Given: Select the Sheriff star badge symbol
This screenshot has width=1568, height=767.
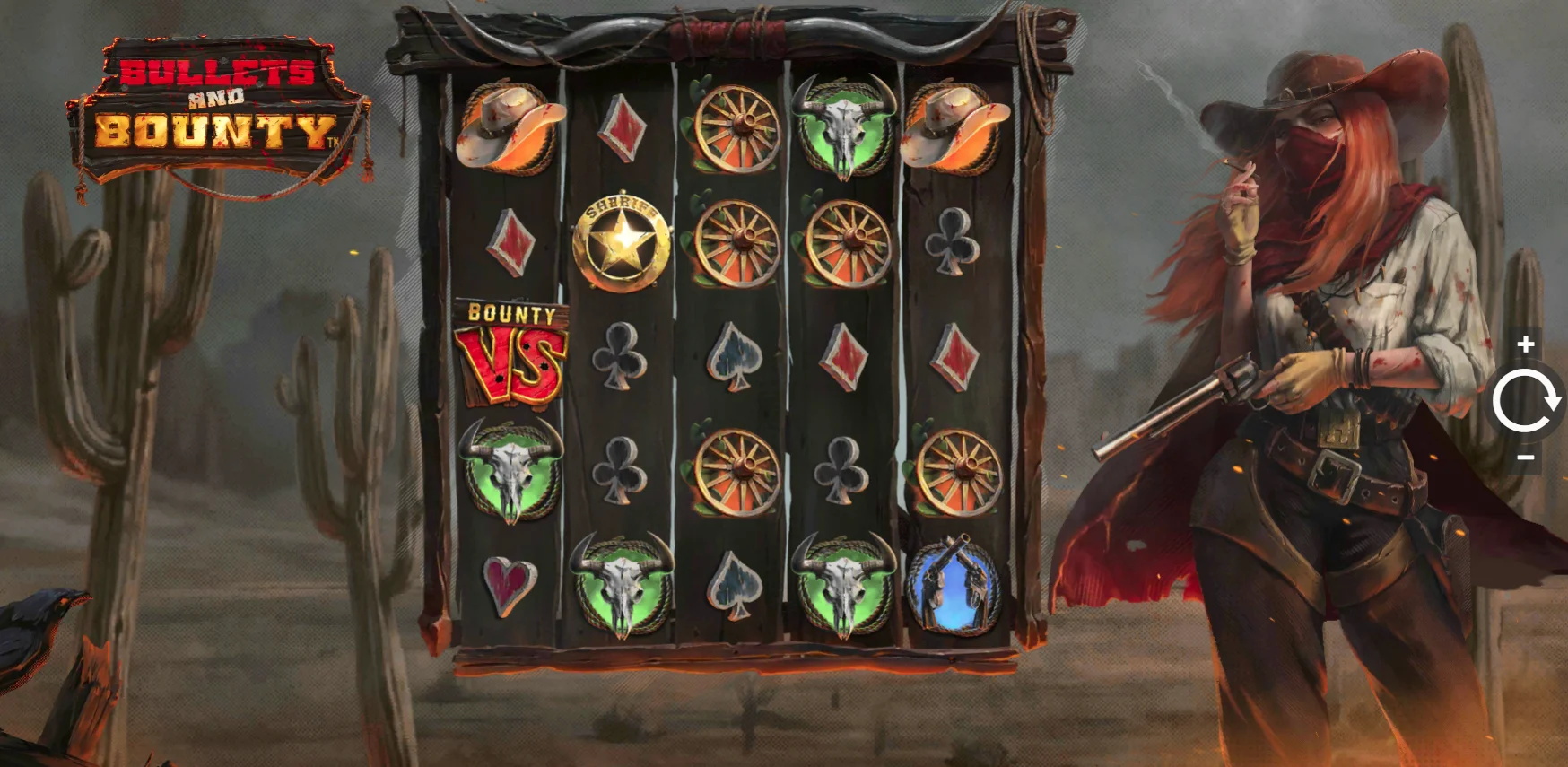Looking at the screenshot, I should click(x=621, y=240).
